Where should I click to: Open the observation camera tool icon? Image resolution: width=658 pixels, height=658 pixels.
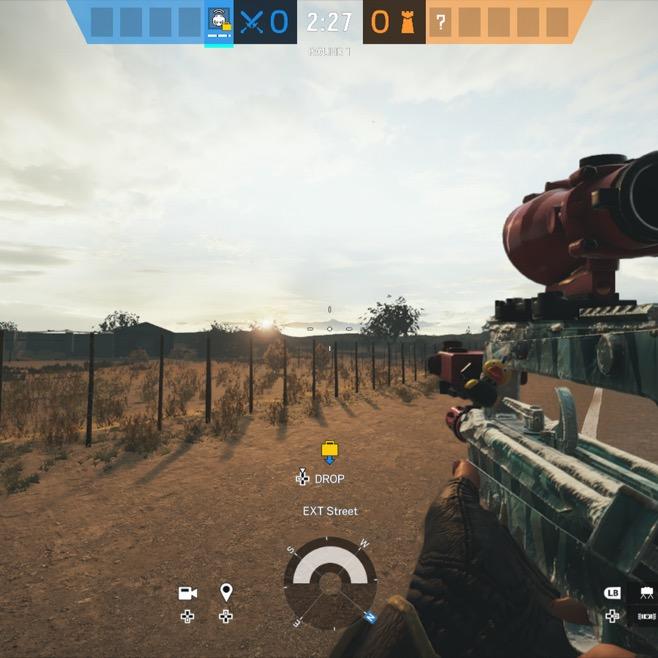(187, 593)
